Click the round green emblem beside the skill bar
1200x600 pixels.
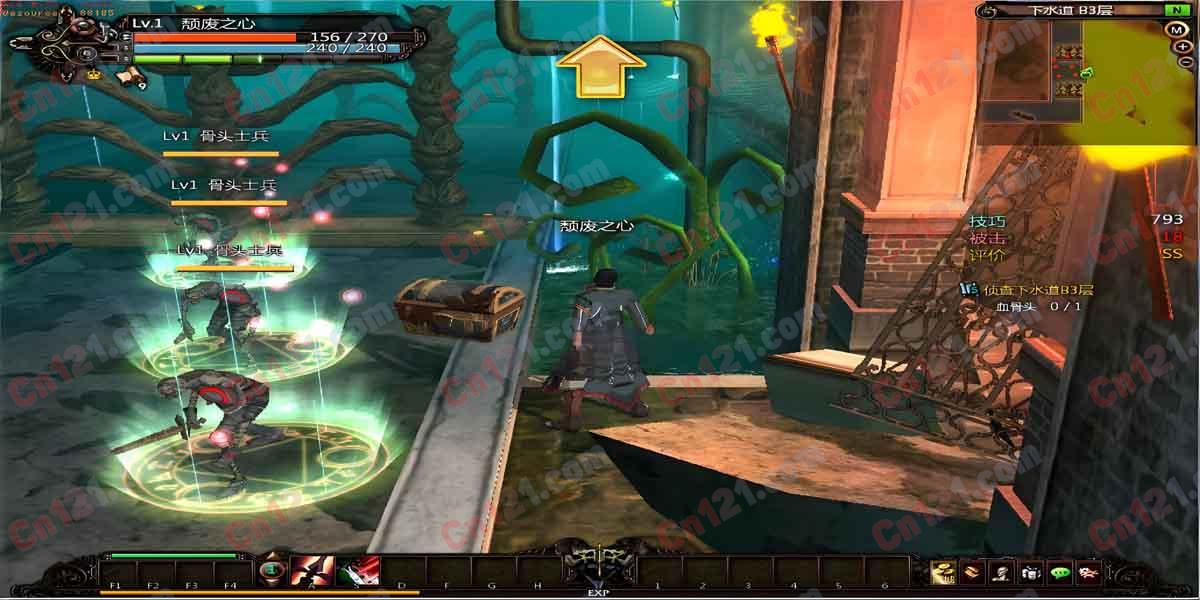(270, 571)
